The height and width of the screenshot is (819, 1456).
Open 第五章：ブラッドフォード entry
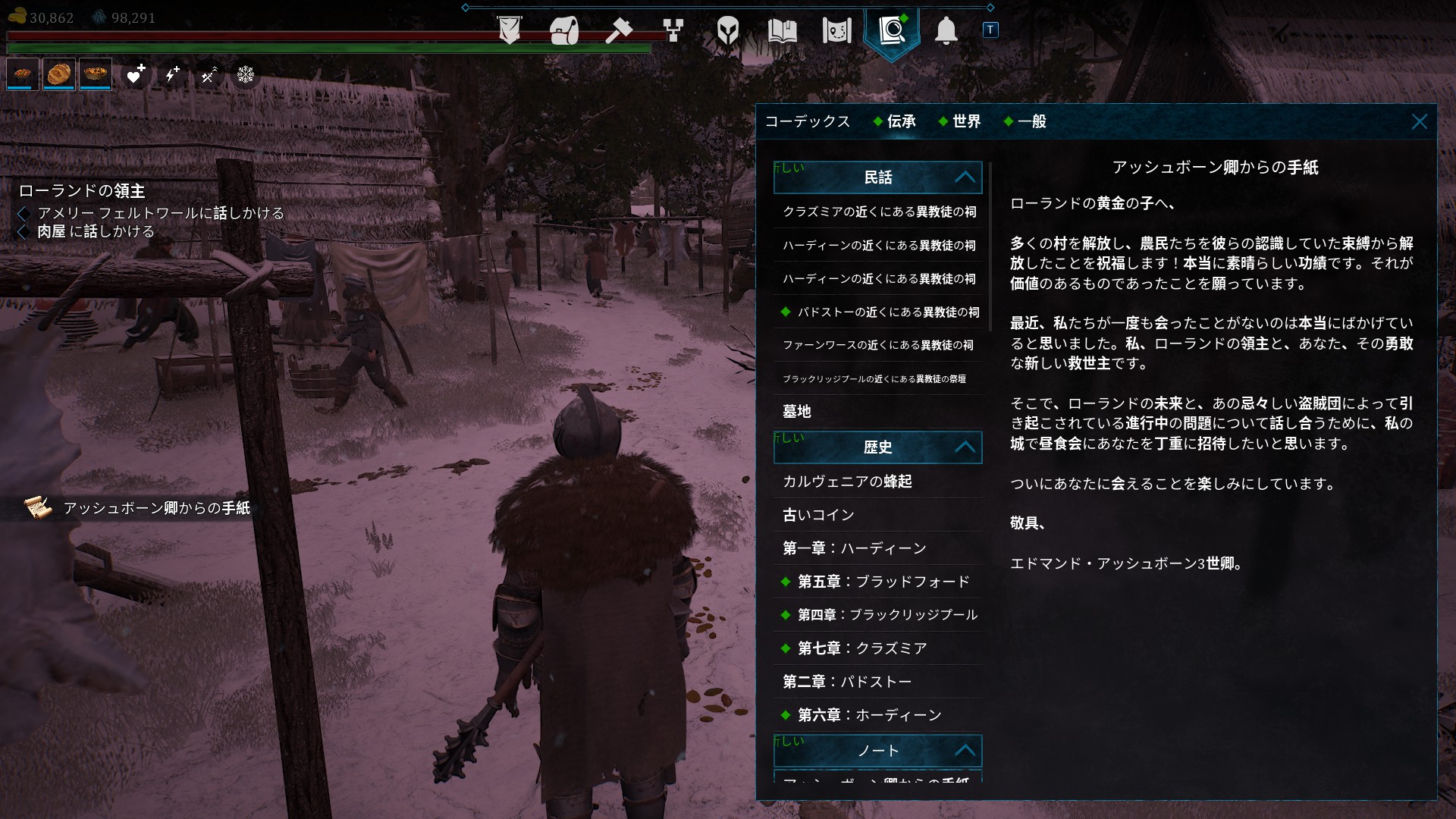(x=883, y=582)
